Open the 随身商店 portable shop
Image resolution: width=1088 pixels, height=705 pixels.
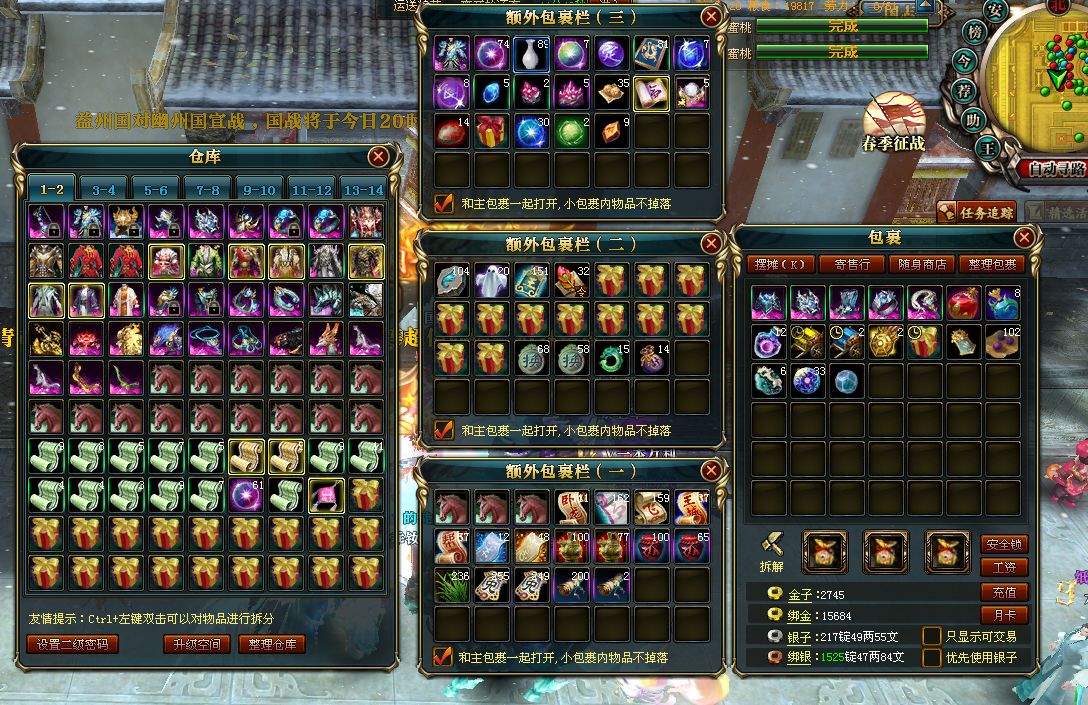tap(922, 264)
